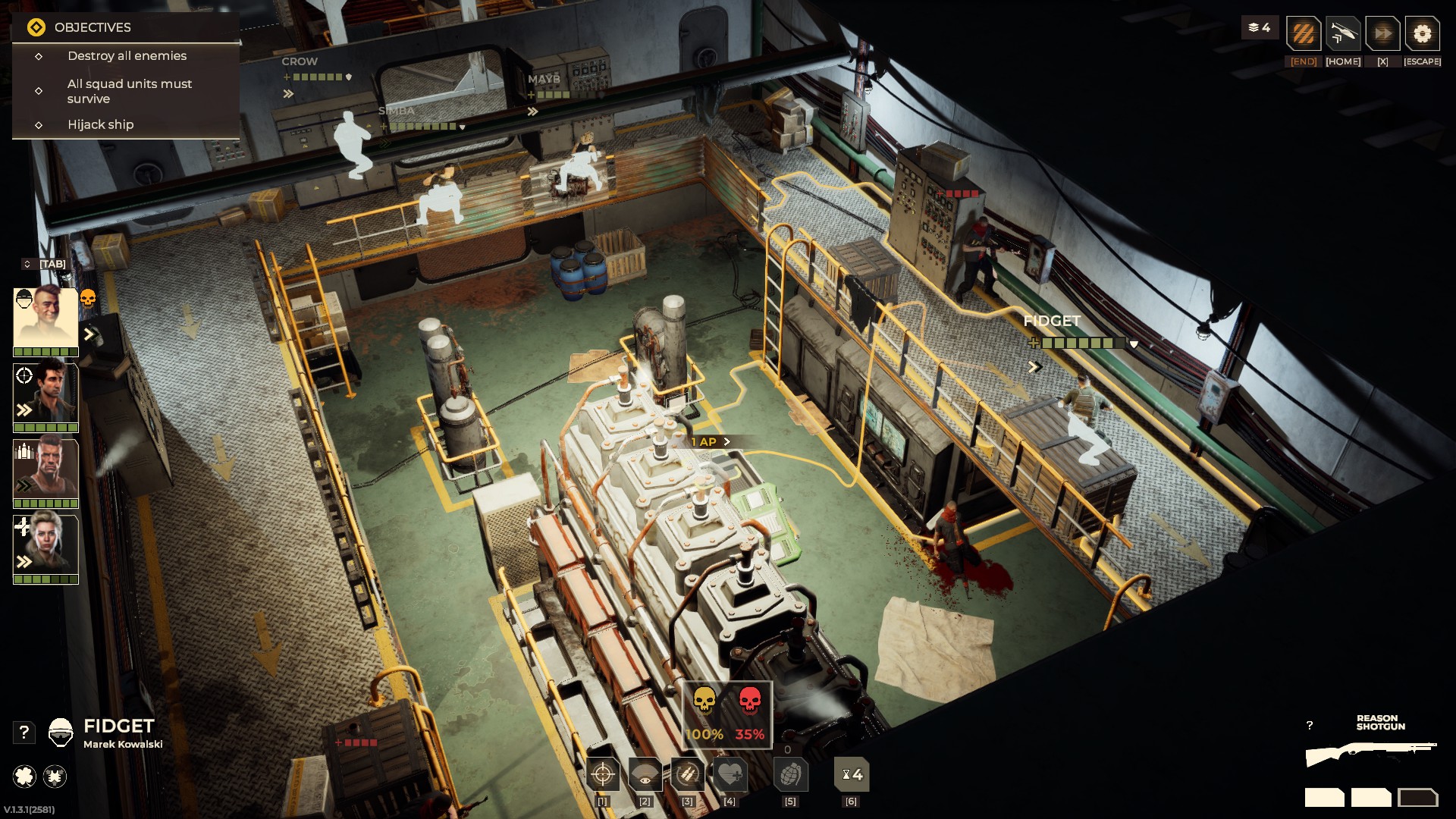1456x819 pixels.
Task: Select the dark-haired sniper squad portrait
Action: (45, 394)
